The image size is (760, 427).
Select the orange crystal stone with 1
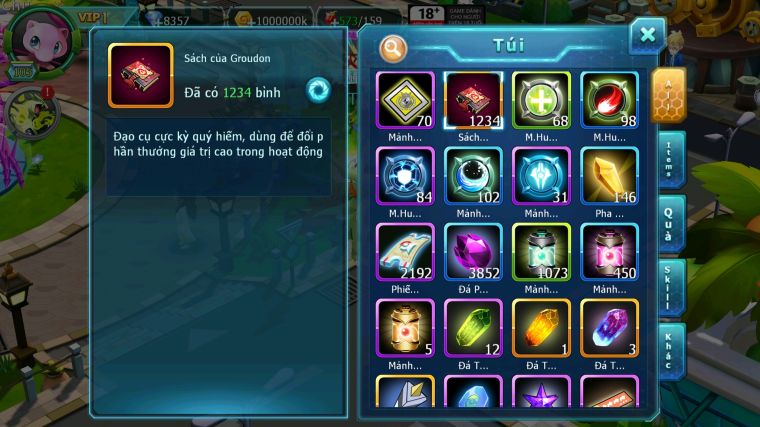pos(541,328)
